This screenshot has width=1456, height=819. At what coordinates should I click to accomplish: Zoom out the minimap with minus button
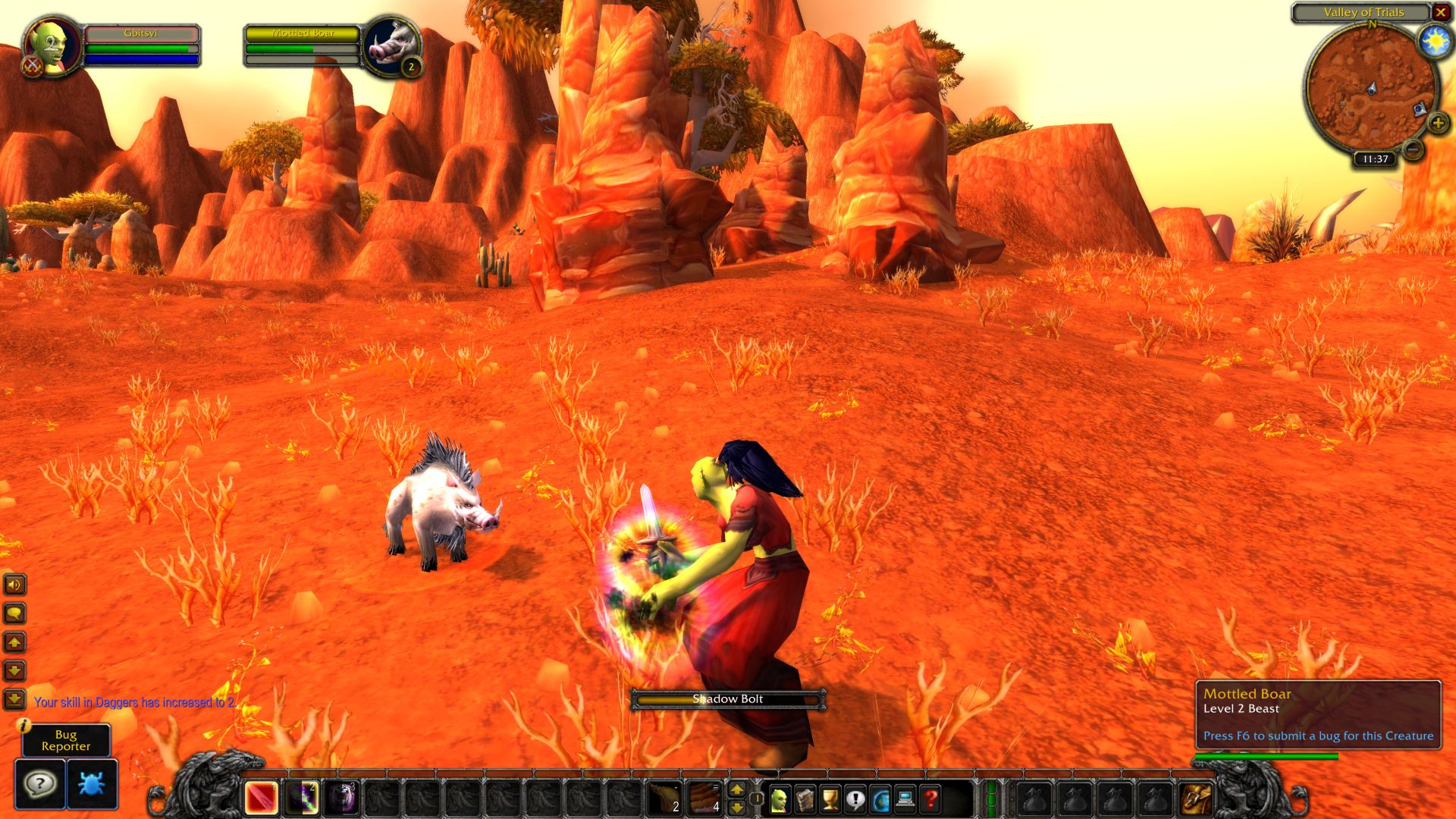(1413, 149)
